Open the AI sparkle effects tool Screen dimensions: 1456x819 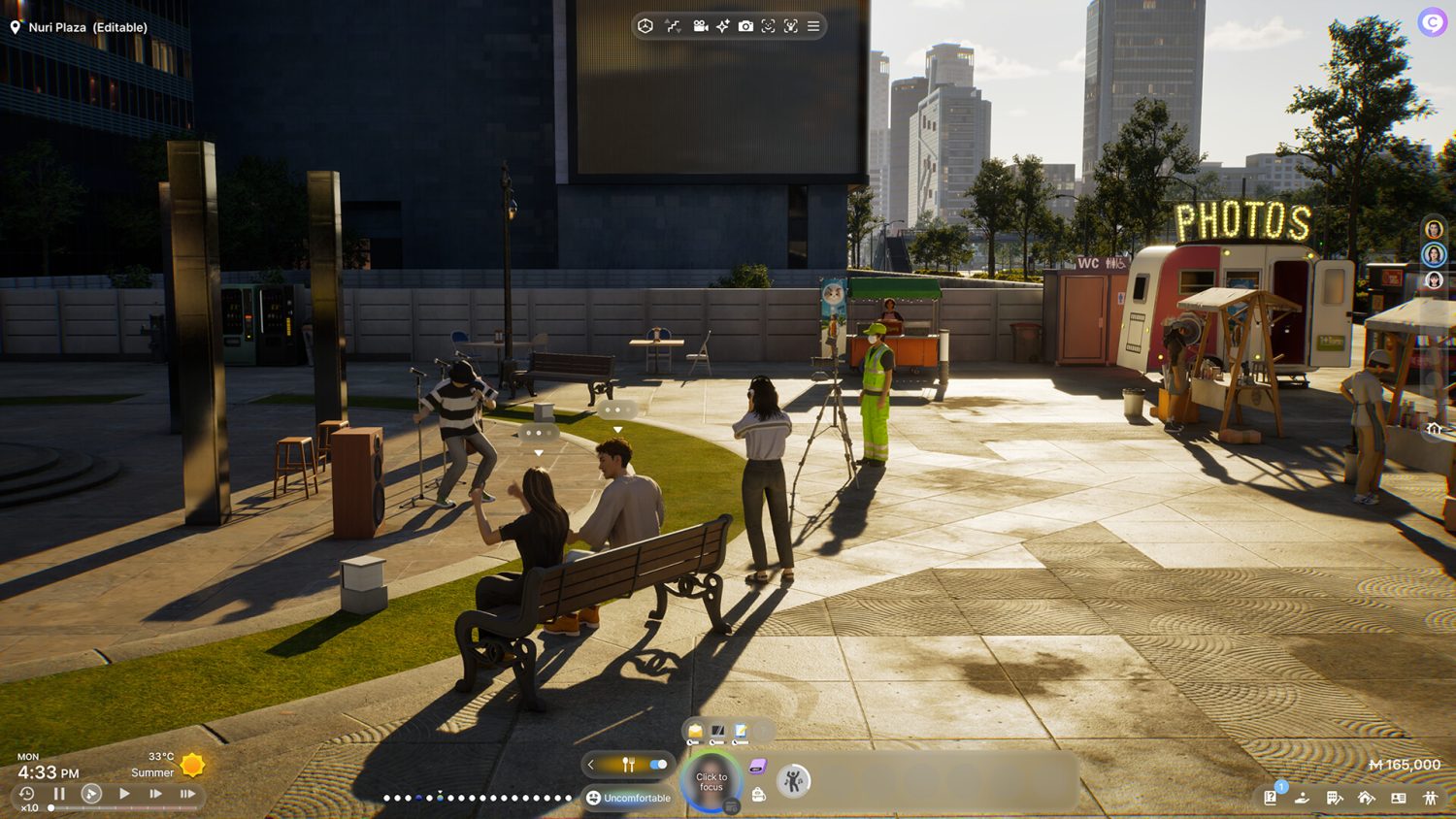point(722,26)
